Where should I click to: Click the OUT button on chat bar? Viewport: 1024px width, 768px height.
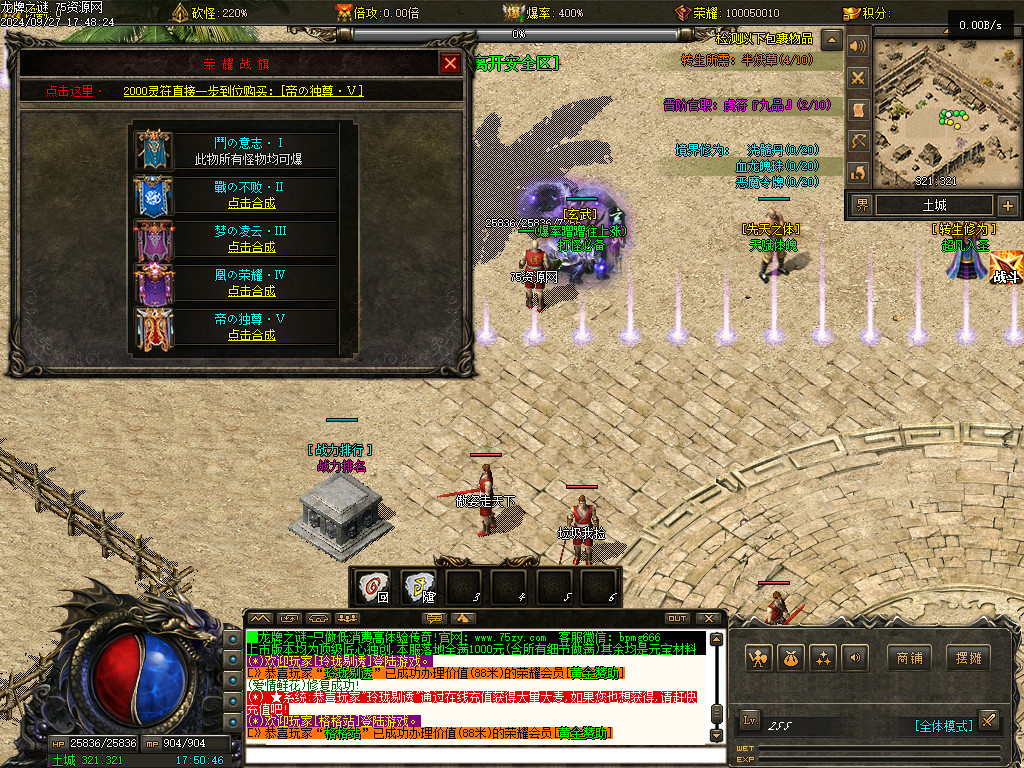[x=677, y=619]
